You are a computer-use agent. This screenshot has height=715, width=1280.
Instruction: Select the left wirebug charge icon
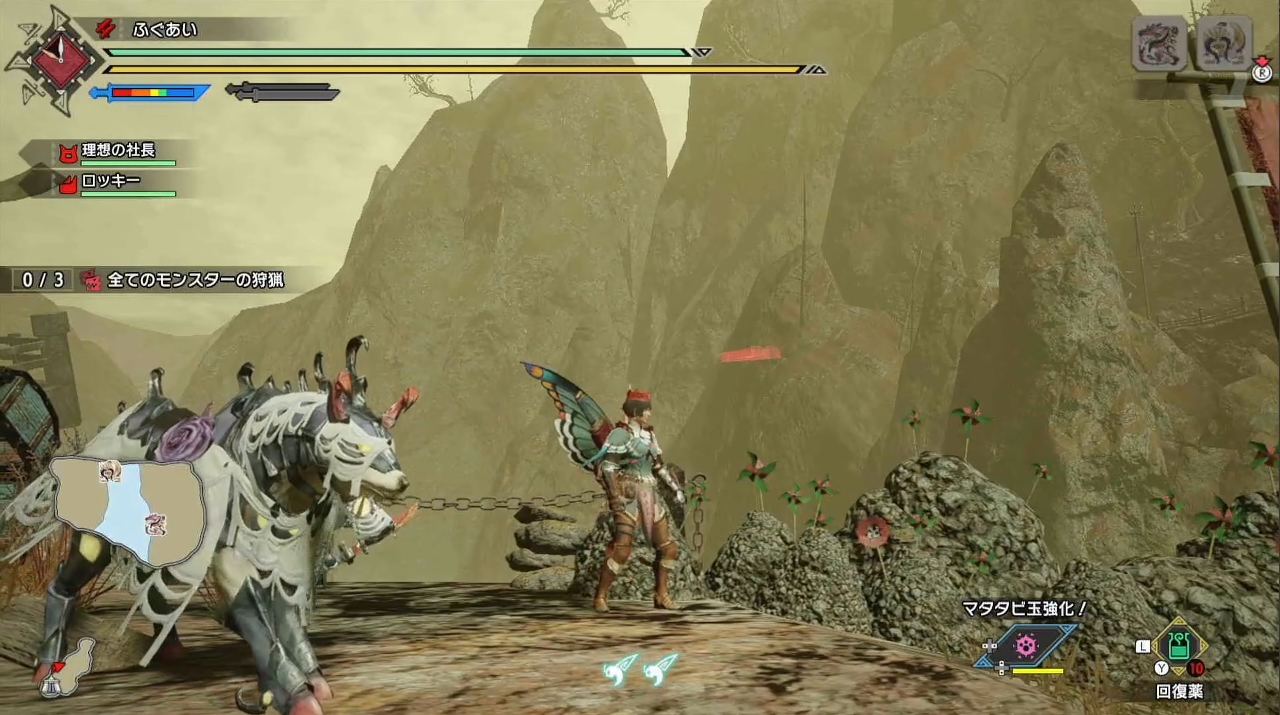620,668
